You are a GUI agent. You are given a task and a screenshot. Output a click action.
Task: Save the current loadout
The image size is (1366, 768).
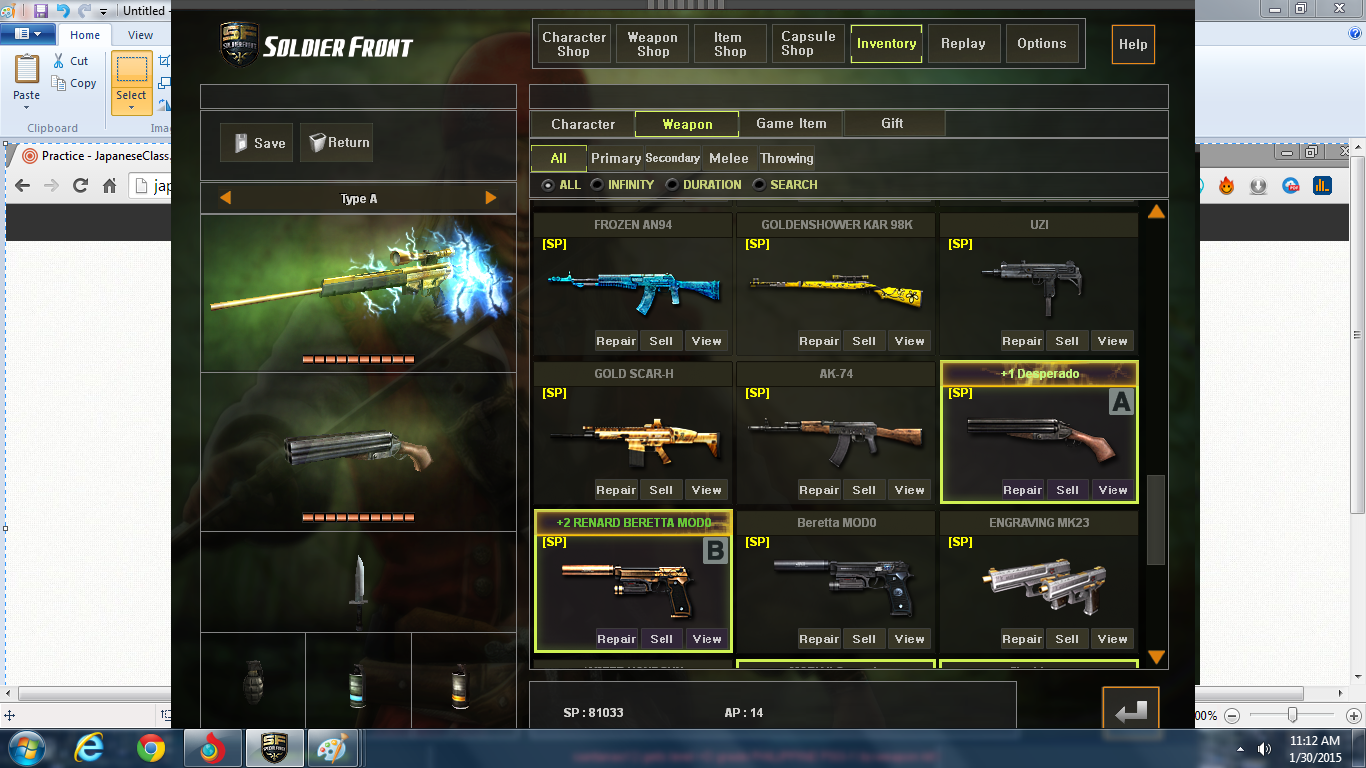257,143
